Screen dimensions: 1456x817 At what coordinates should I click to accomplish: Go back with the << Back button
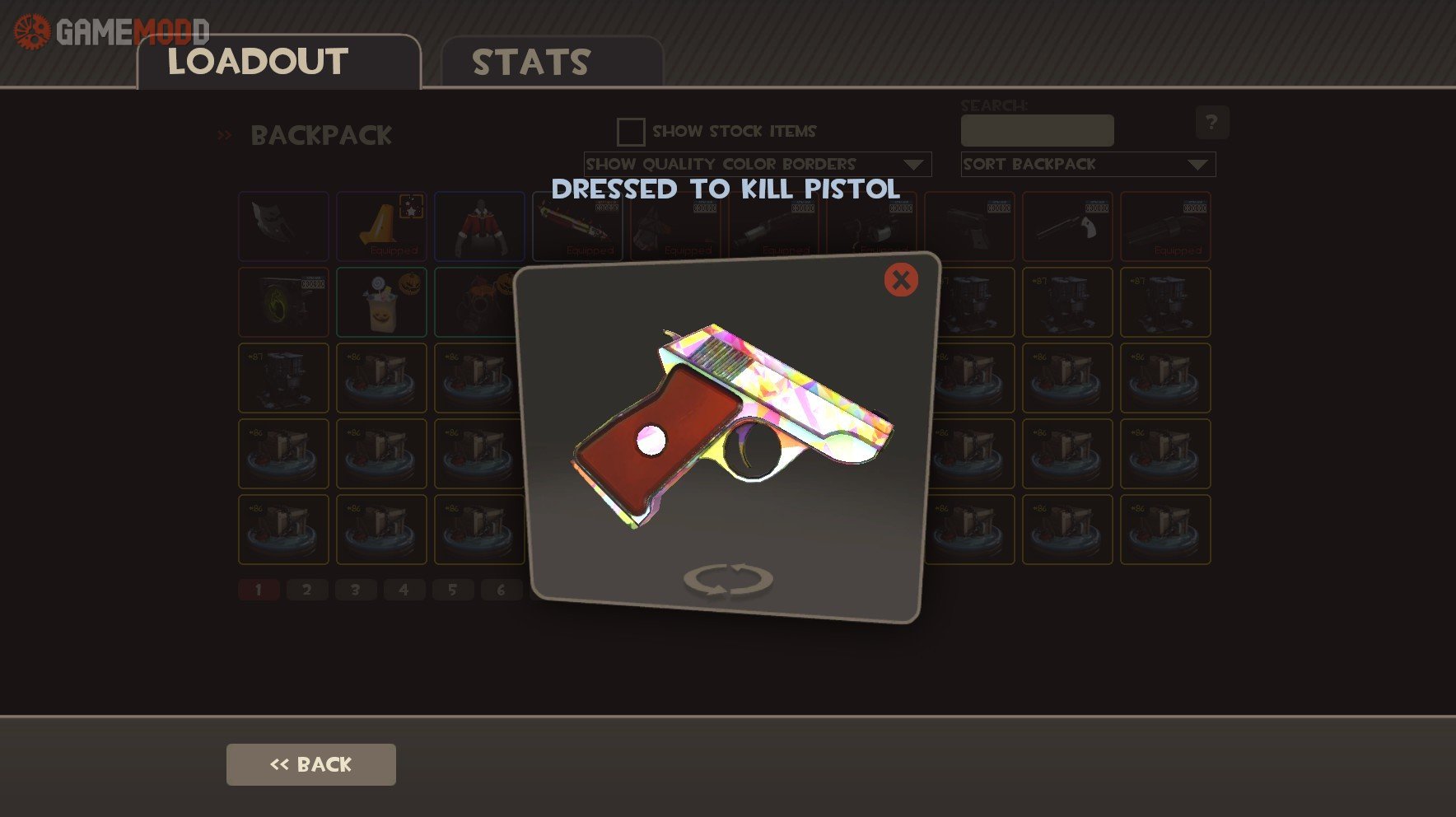coord(311,764)
